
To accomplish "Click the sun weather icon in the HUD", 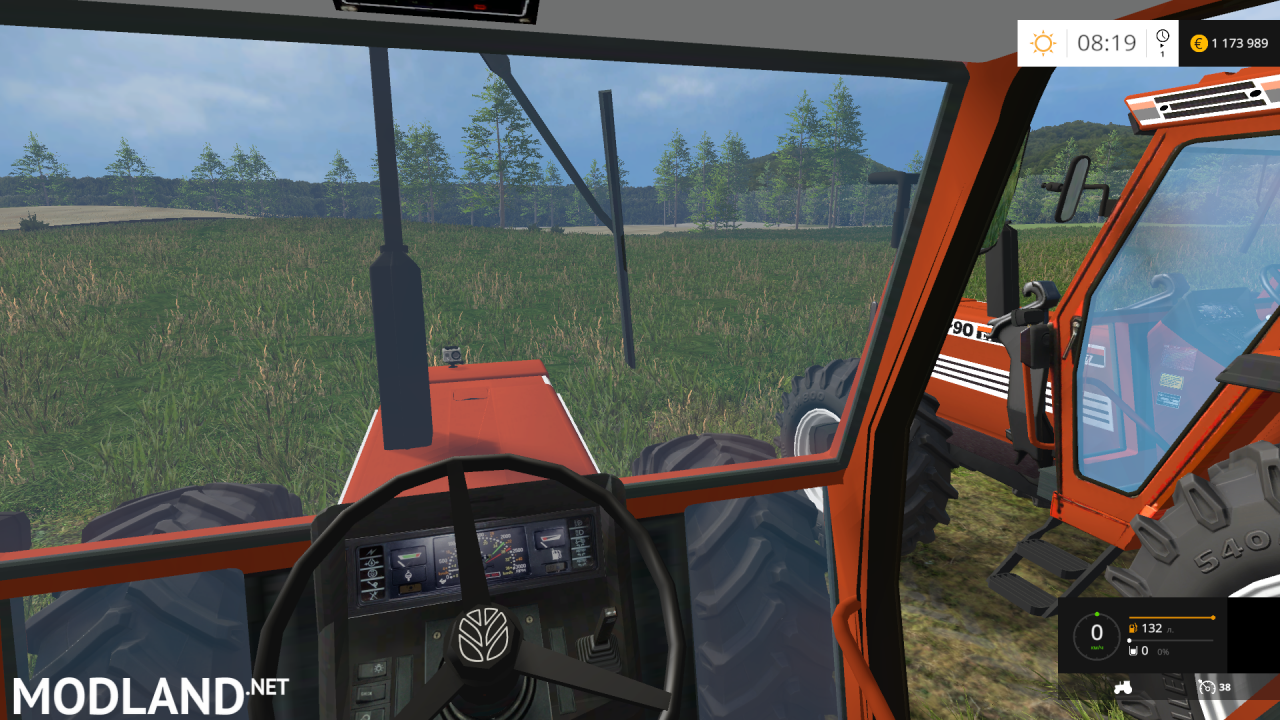I will (1044, 40).
